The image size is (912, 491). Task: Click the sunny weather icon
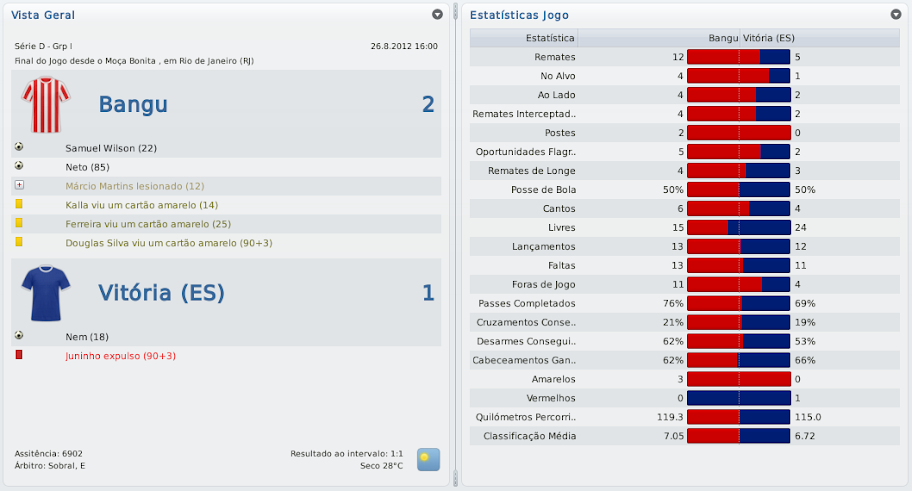pos(428,459)
